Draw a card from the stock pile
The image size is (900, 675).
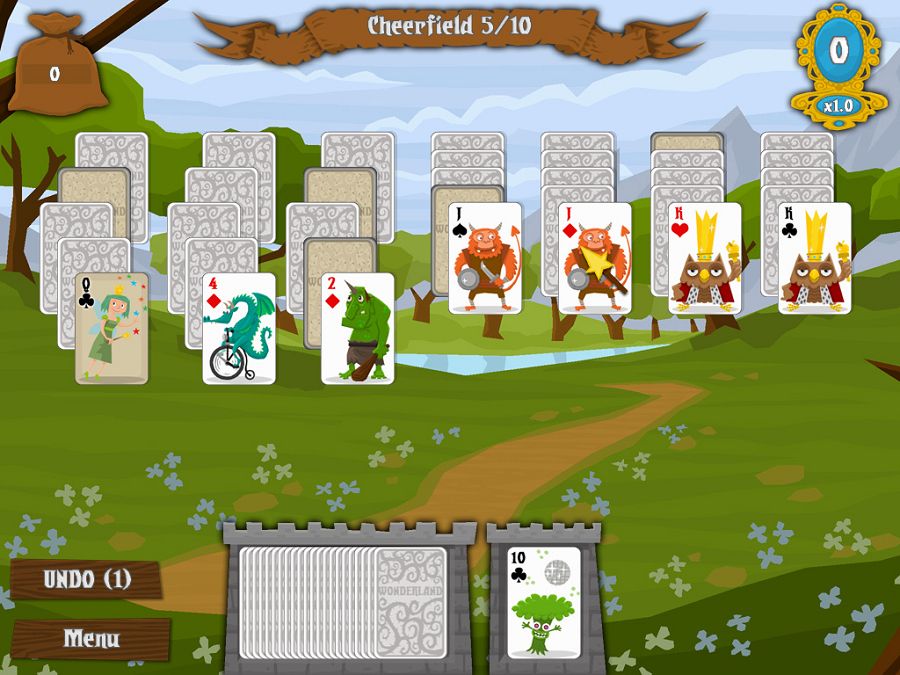410,602
